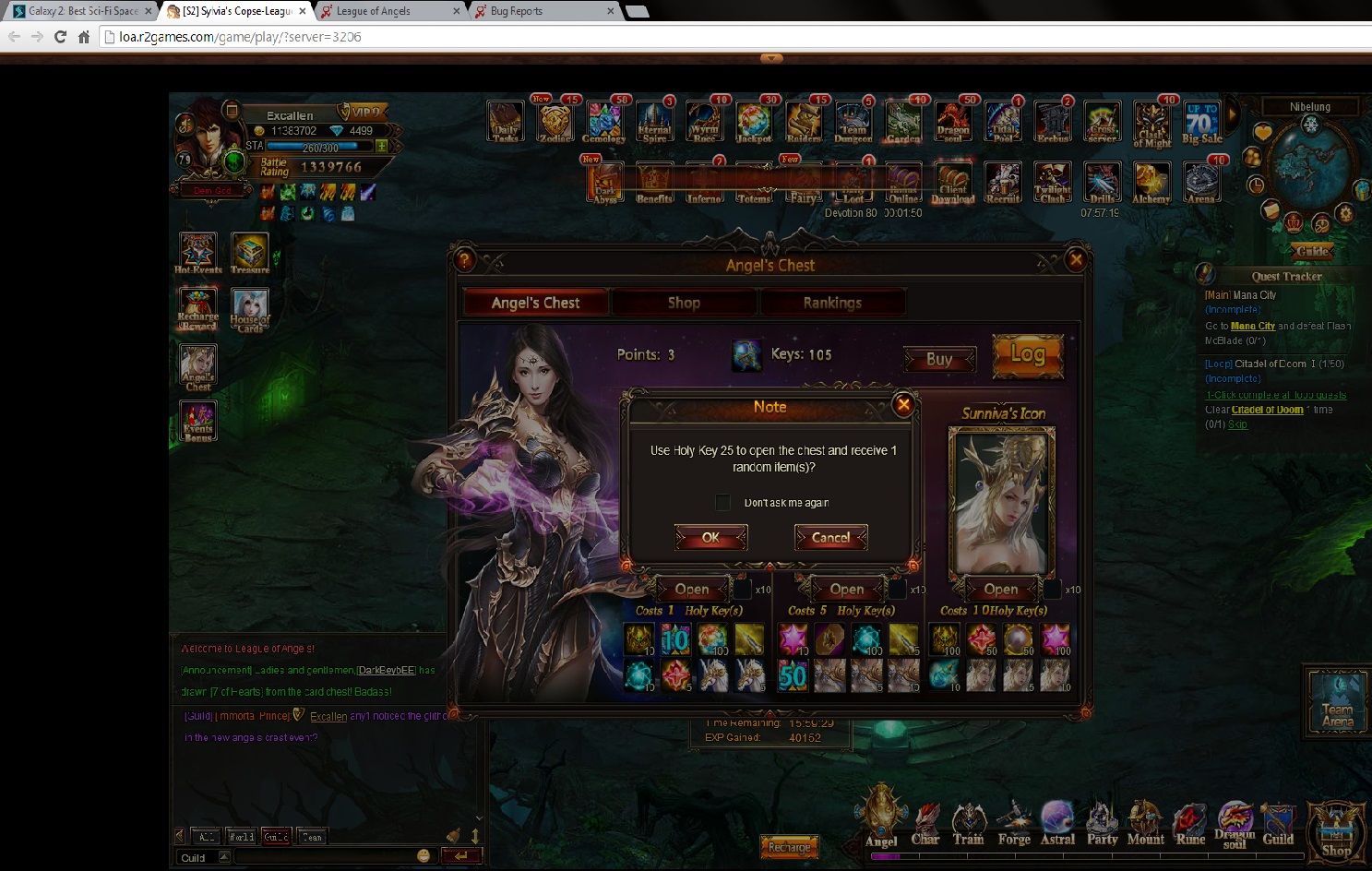This screenshot has width=1372, height=871.
Task: Open the Rankings tab
Action: coord(831,303)
